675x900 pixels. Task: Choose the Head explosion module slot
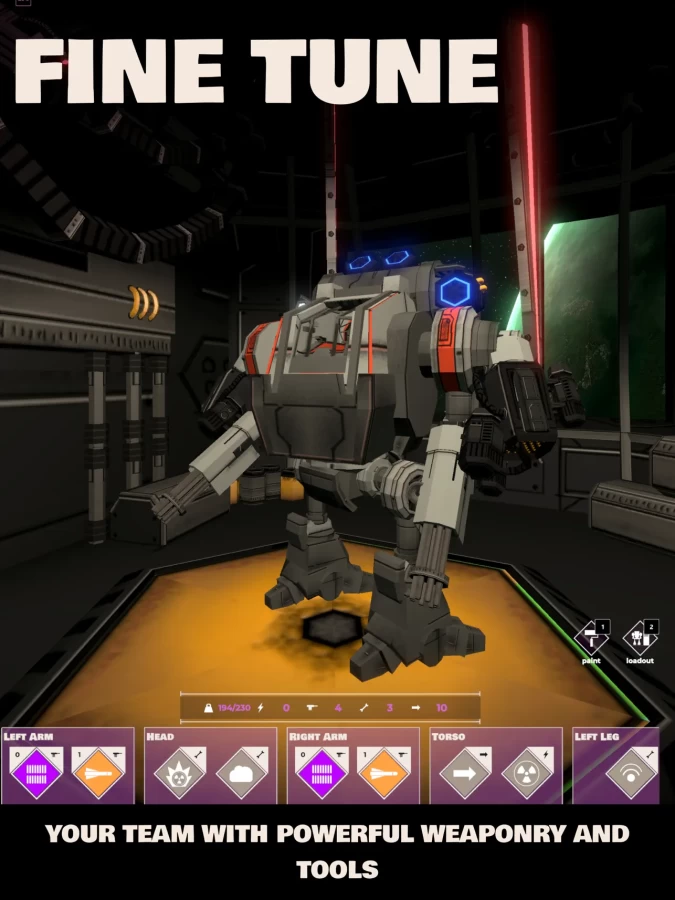pos(179,773)
